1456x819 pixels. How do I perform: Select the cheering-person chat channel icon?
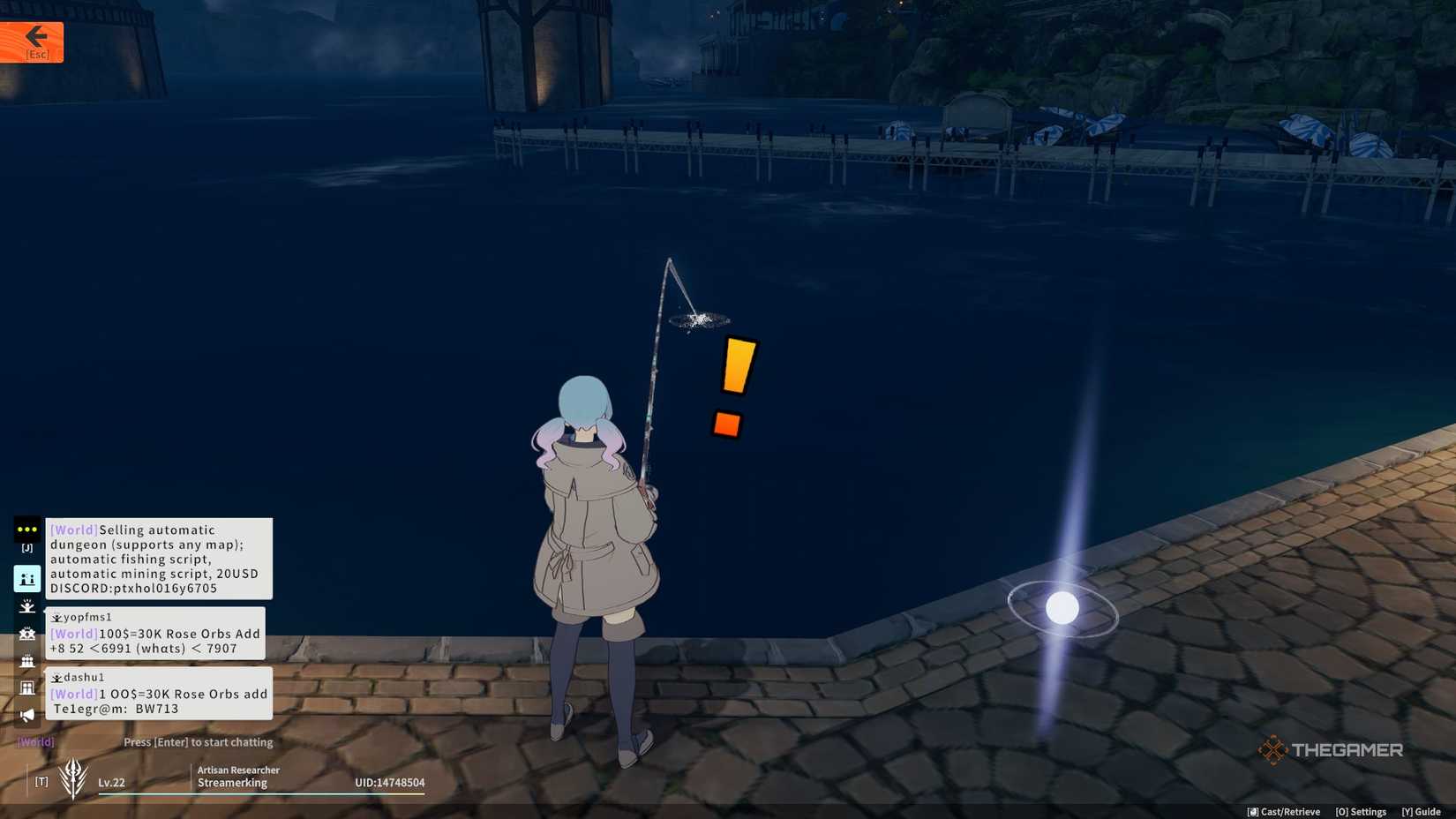click(x=26, y=605)
